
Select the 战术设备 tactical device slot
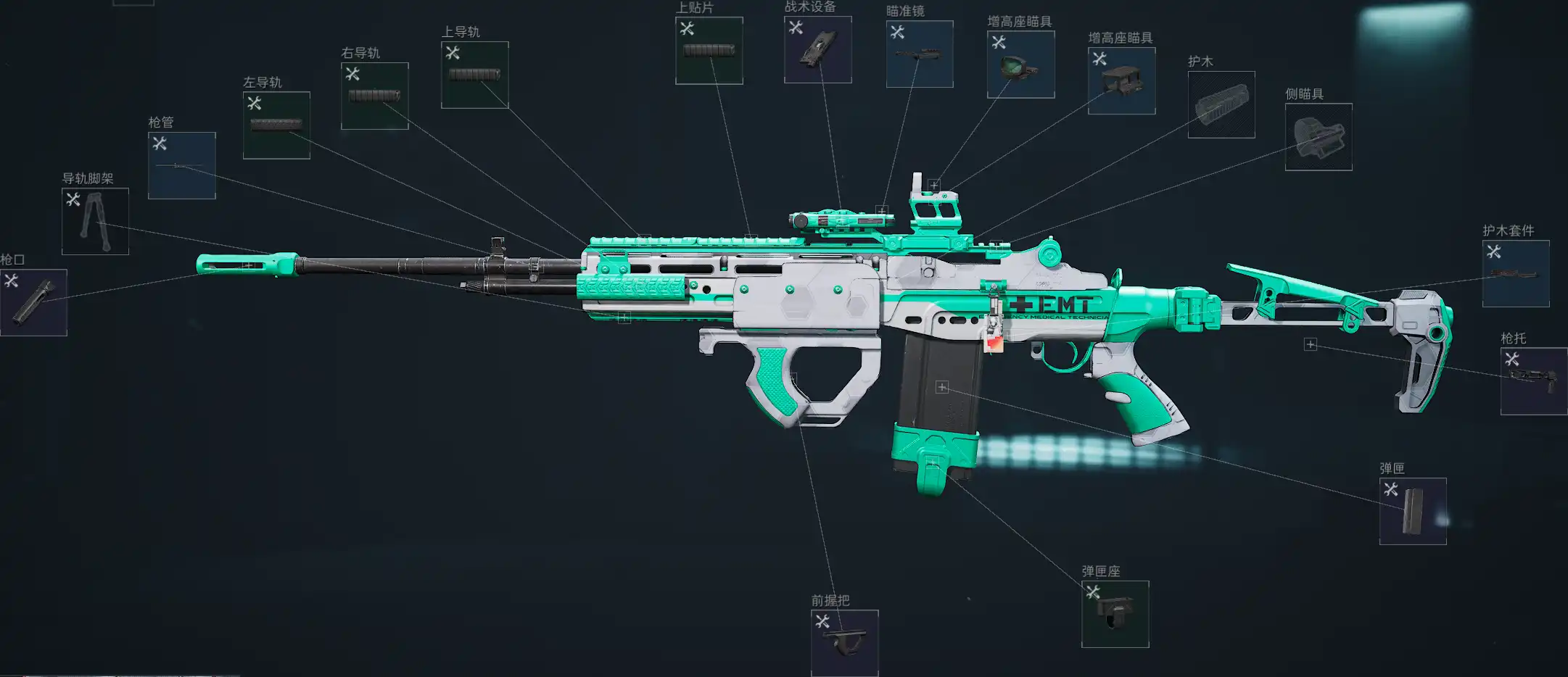click(817, 49)
